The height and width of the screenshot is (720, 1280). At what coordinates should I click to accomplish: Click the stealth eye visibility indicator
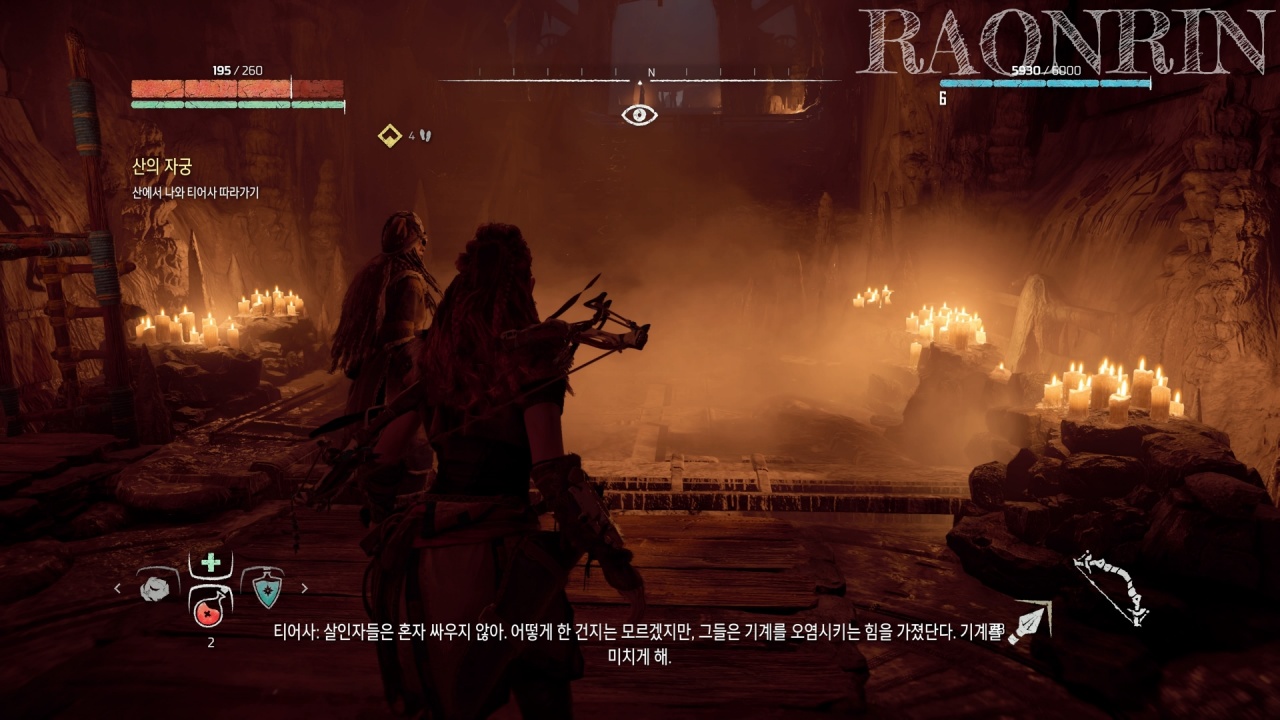640,115
